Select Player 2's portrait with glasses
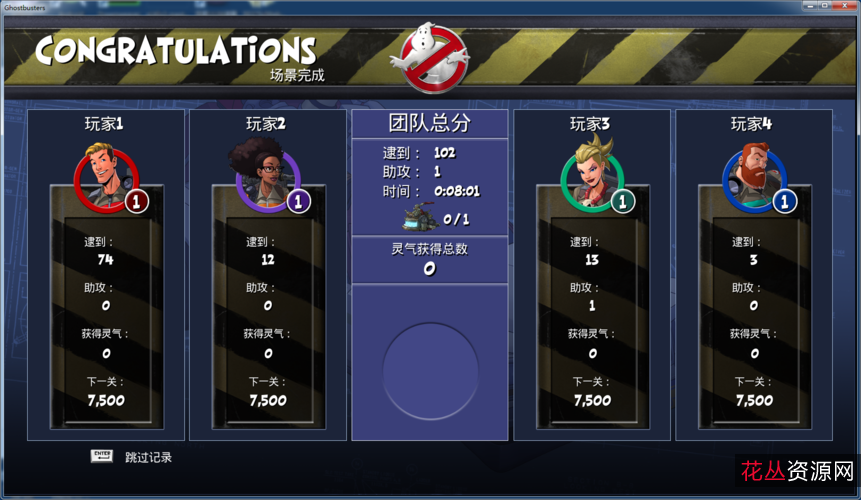 [267, 176]
